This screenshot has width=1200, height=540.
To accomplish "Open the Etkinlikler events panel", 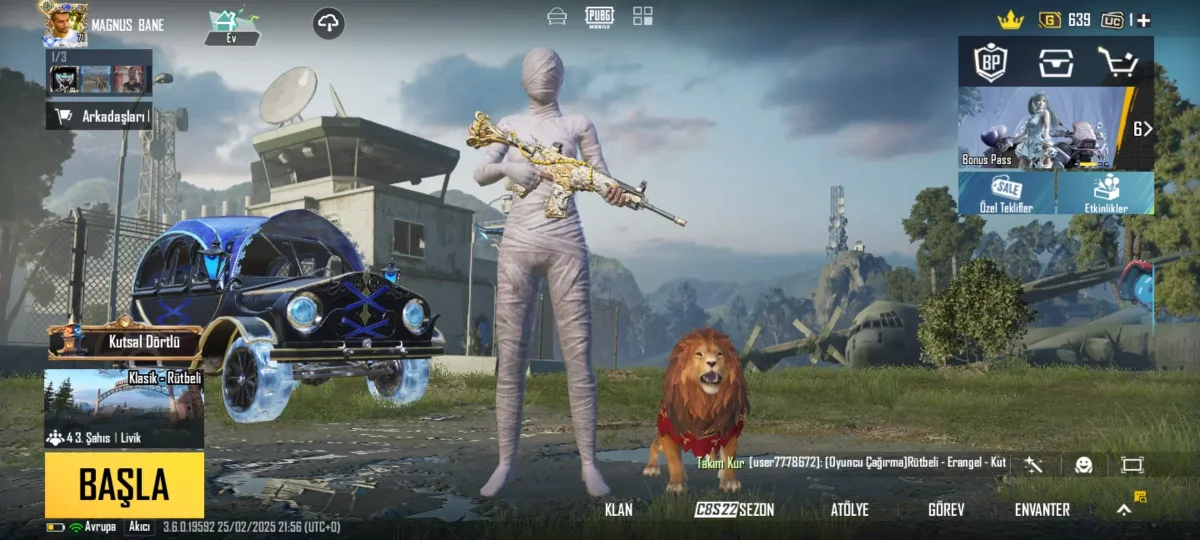I will [x=1105, y=193].
